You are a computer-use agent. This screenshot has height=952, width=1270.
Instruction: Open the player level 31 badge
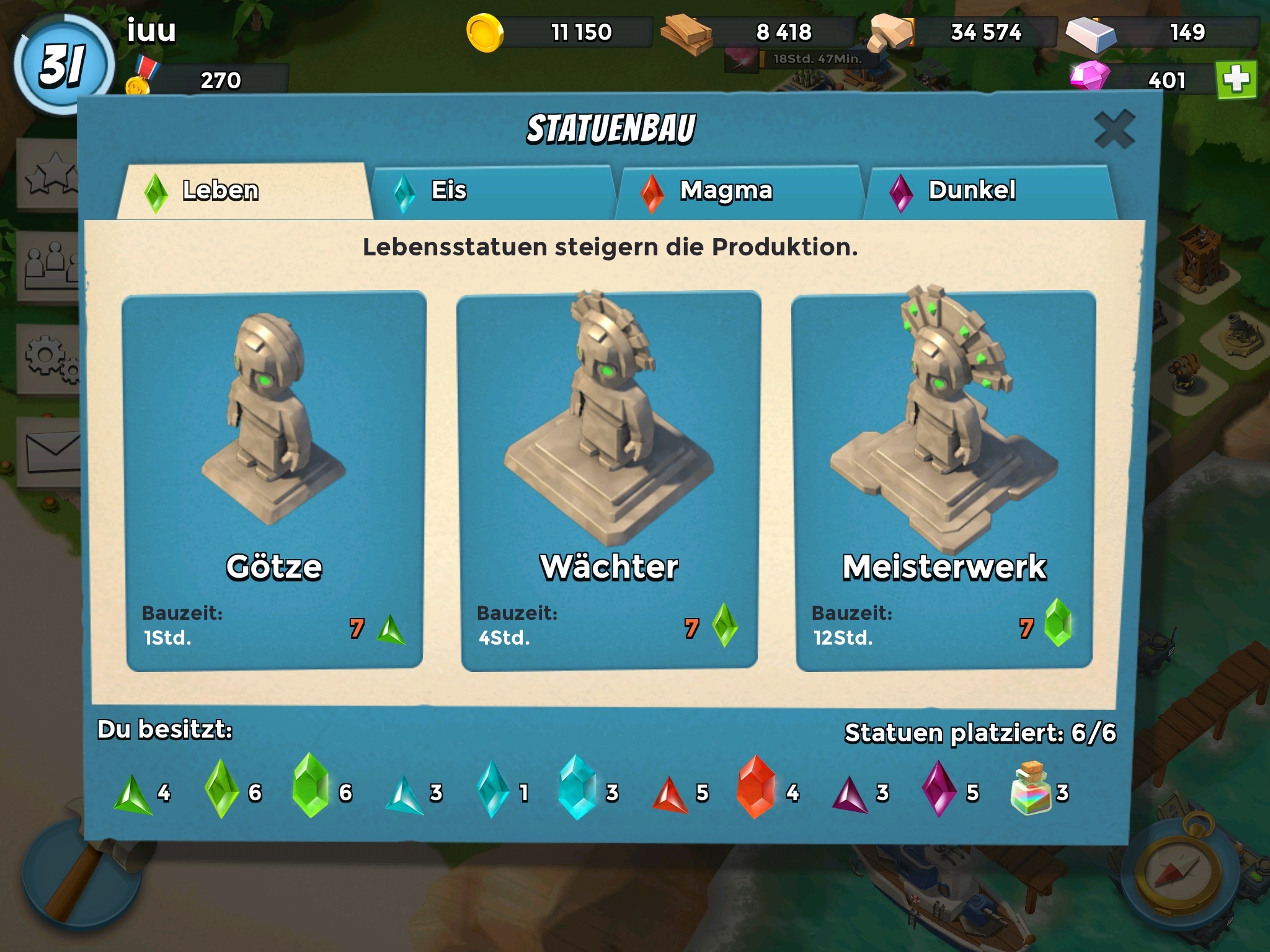[x=64, y=65]
